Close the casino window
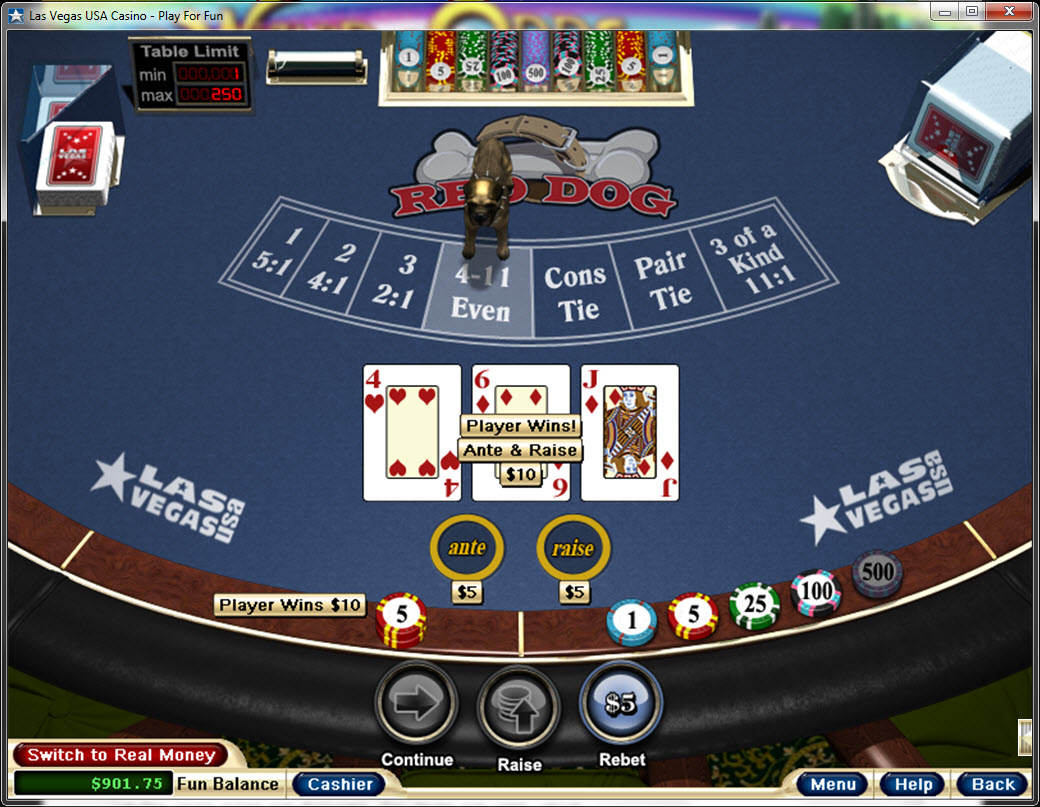Screen dimensions: 1040x807 pos(1010,11)
